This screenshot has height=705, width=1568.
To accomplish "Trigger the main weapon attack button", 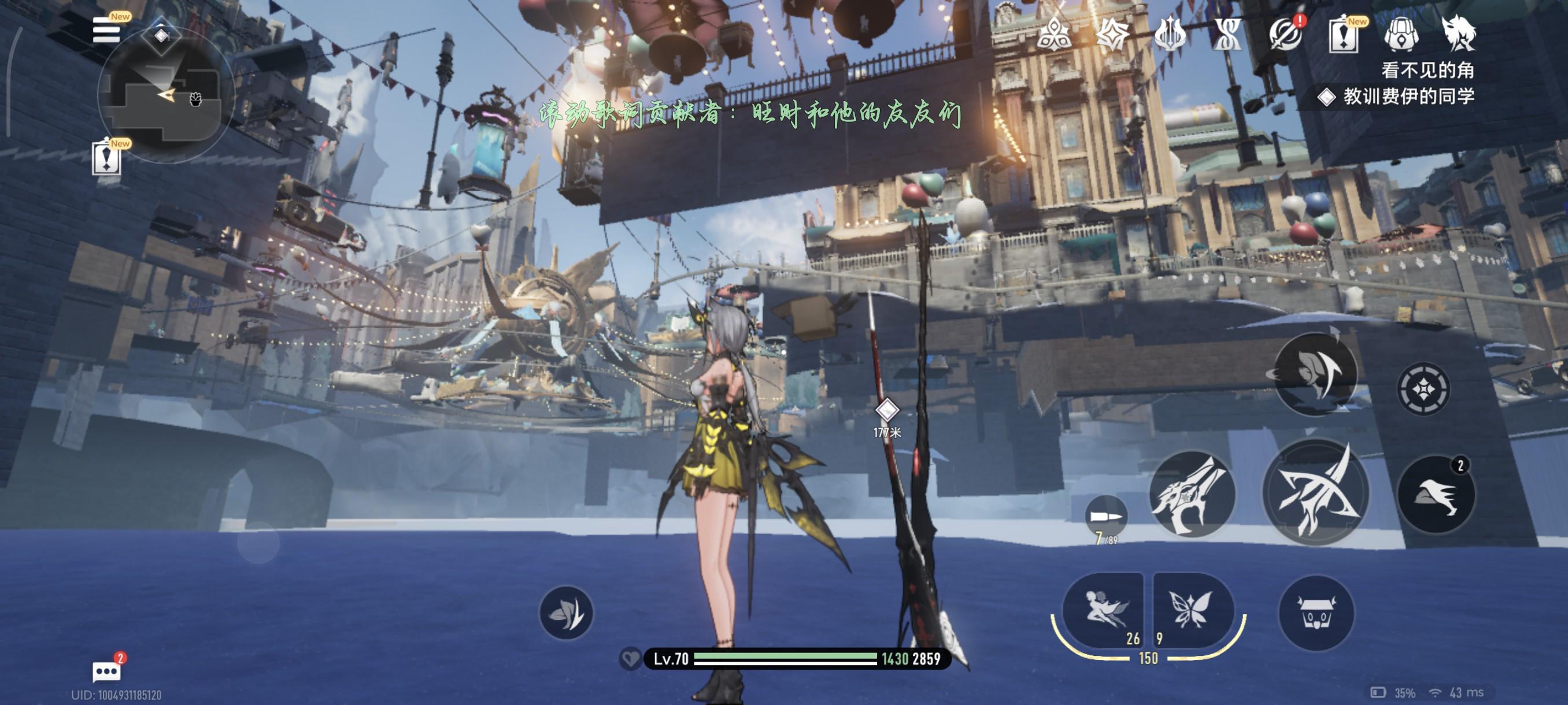I will (x=1316, y=493).
